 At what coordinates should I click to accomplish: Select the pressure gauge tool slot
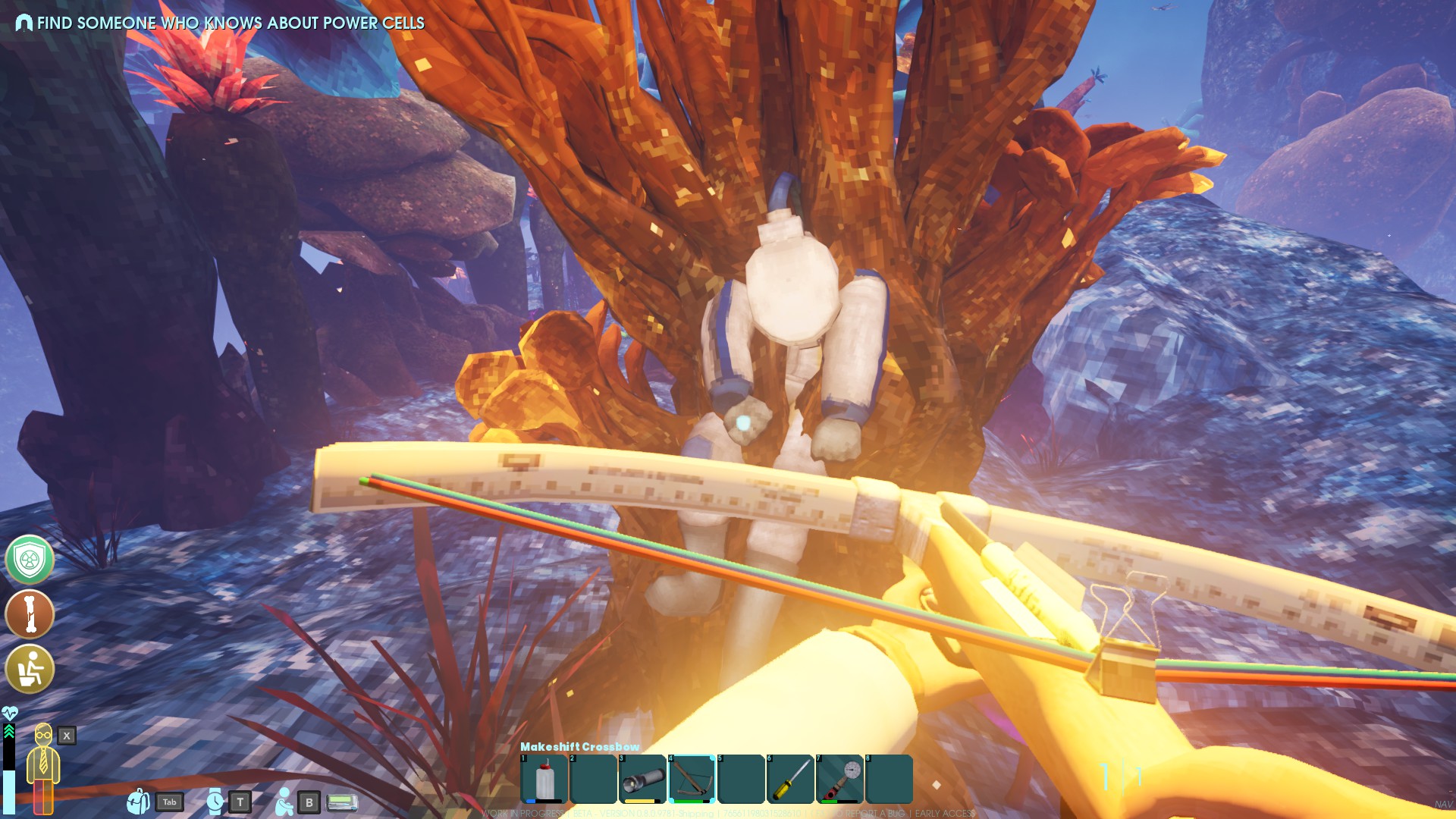[839, 778]
